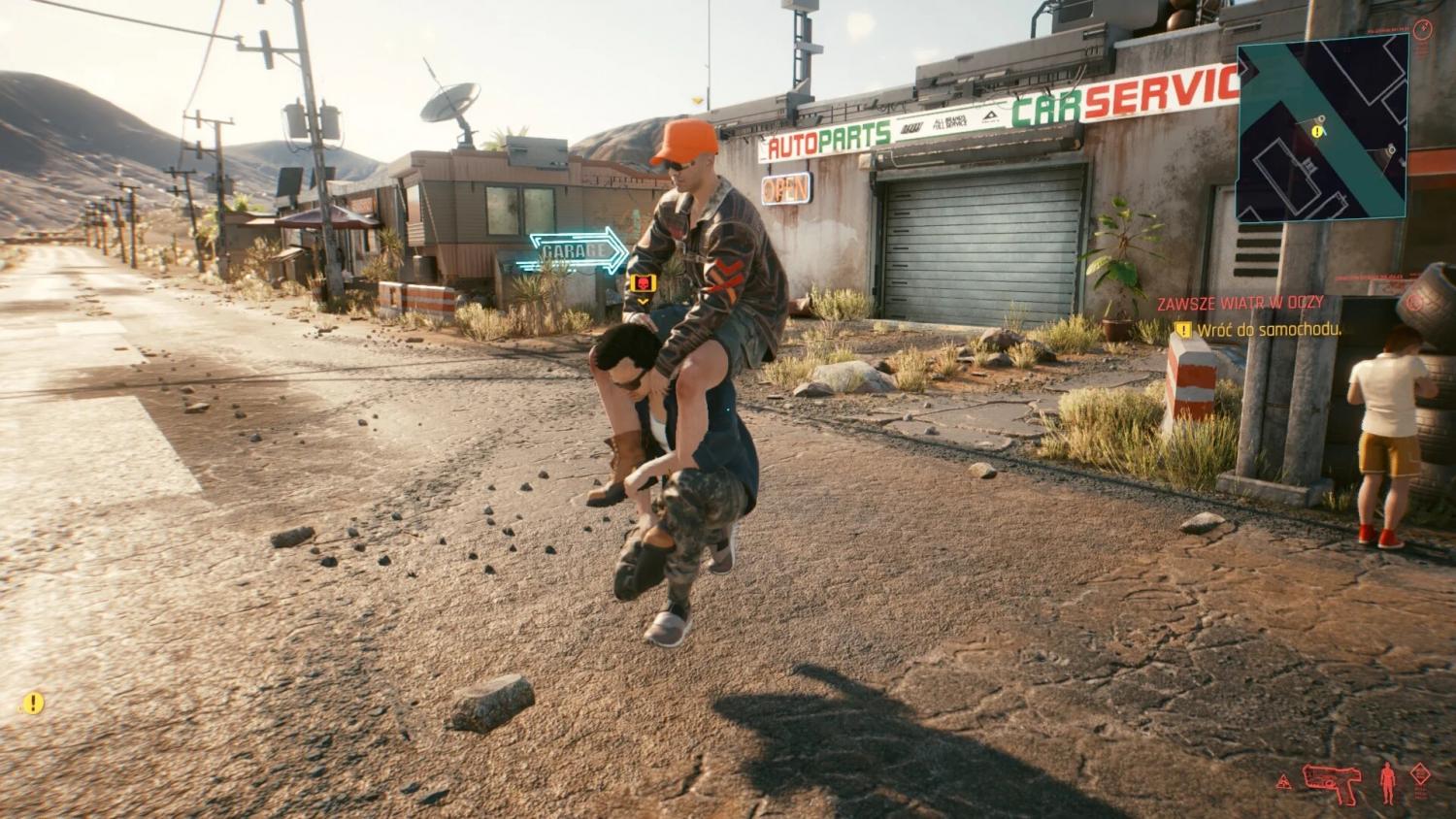Click the 'Wróć do samochodu' objective
Viewport: 1456px width, 819px height.
[1269, 330]
